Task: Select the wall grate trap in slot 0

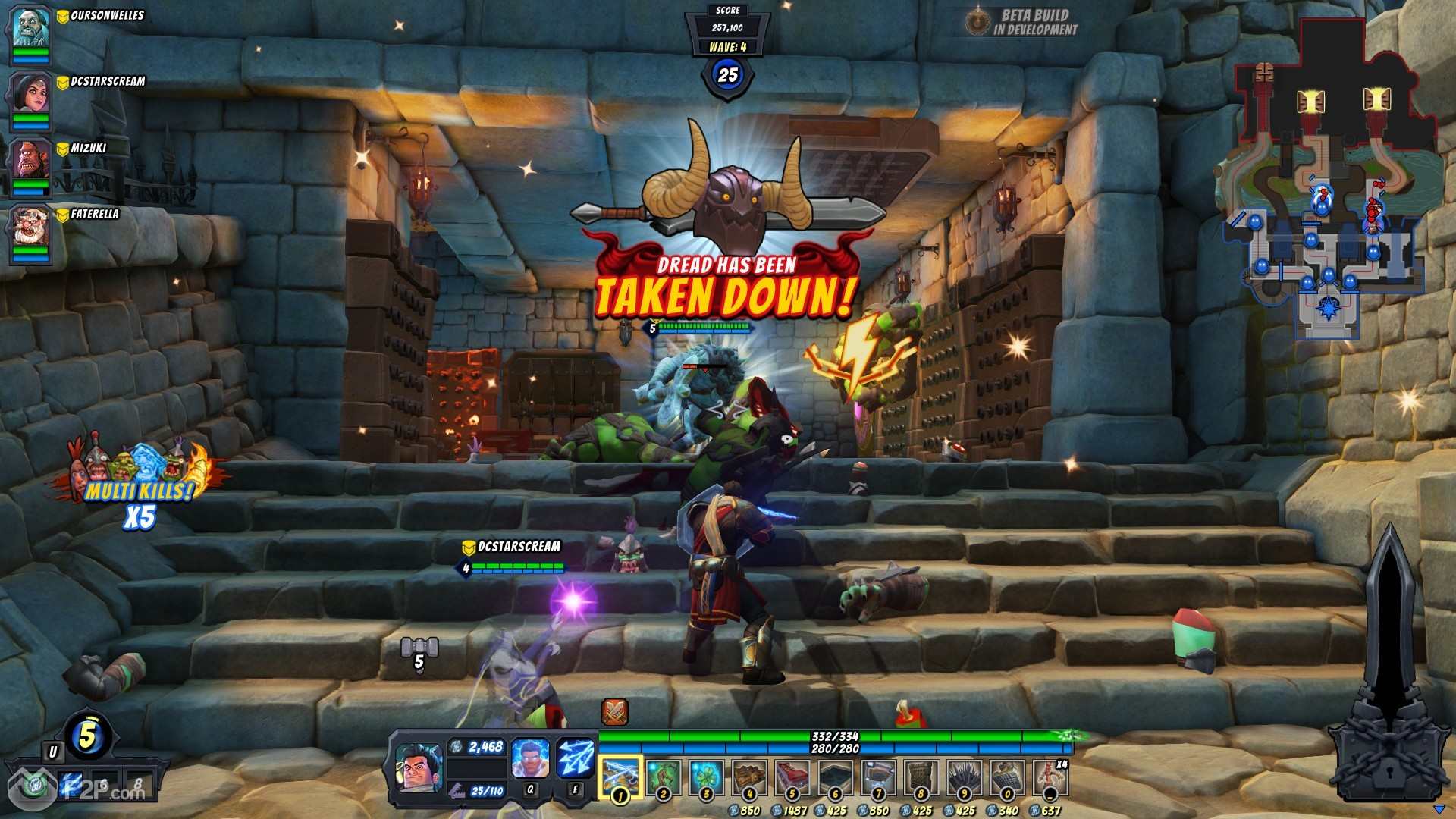Action: (x=1008, y=776)
